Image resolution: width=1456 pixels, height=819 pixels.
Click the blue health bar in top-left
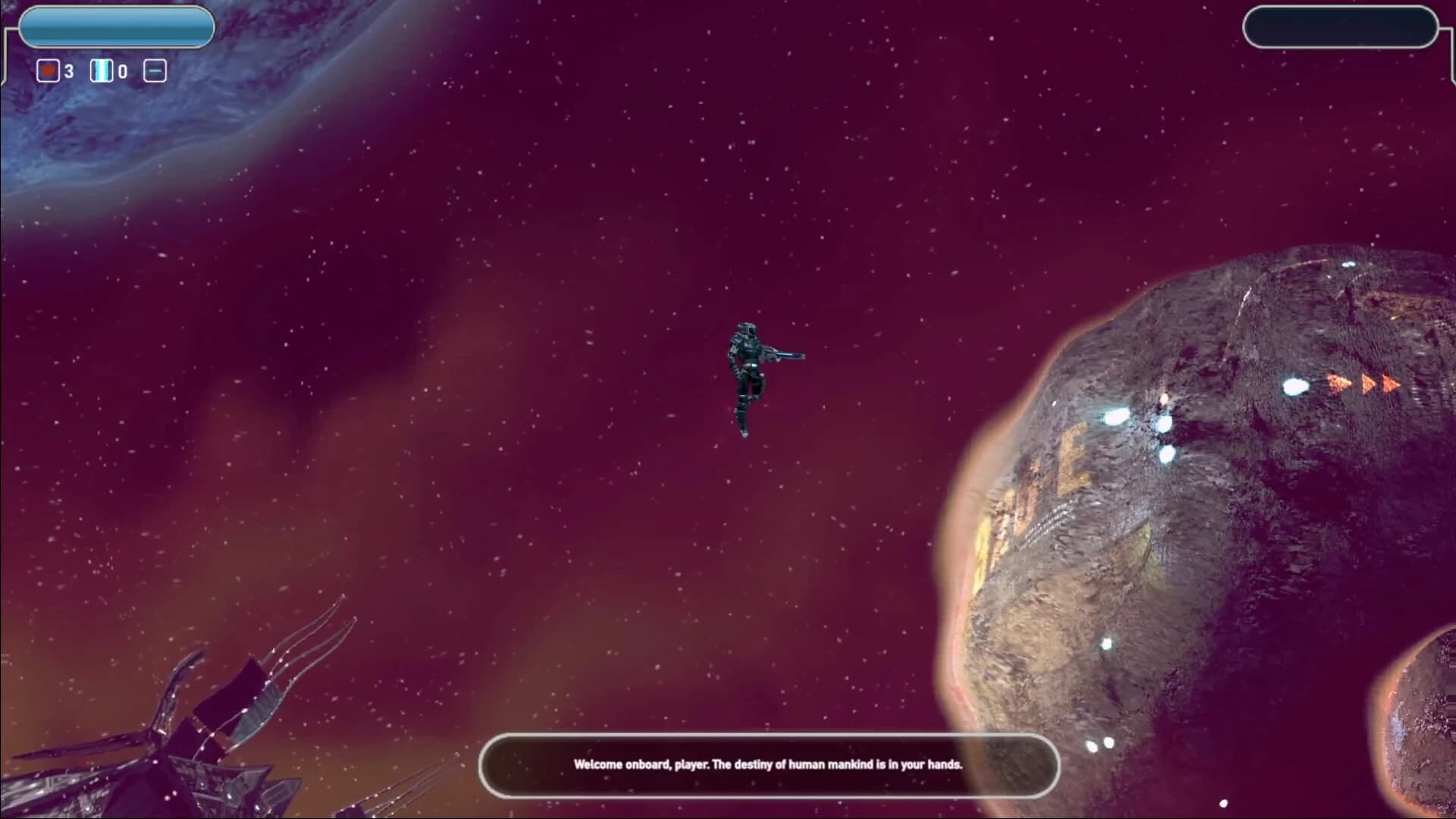pos(117,27)
